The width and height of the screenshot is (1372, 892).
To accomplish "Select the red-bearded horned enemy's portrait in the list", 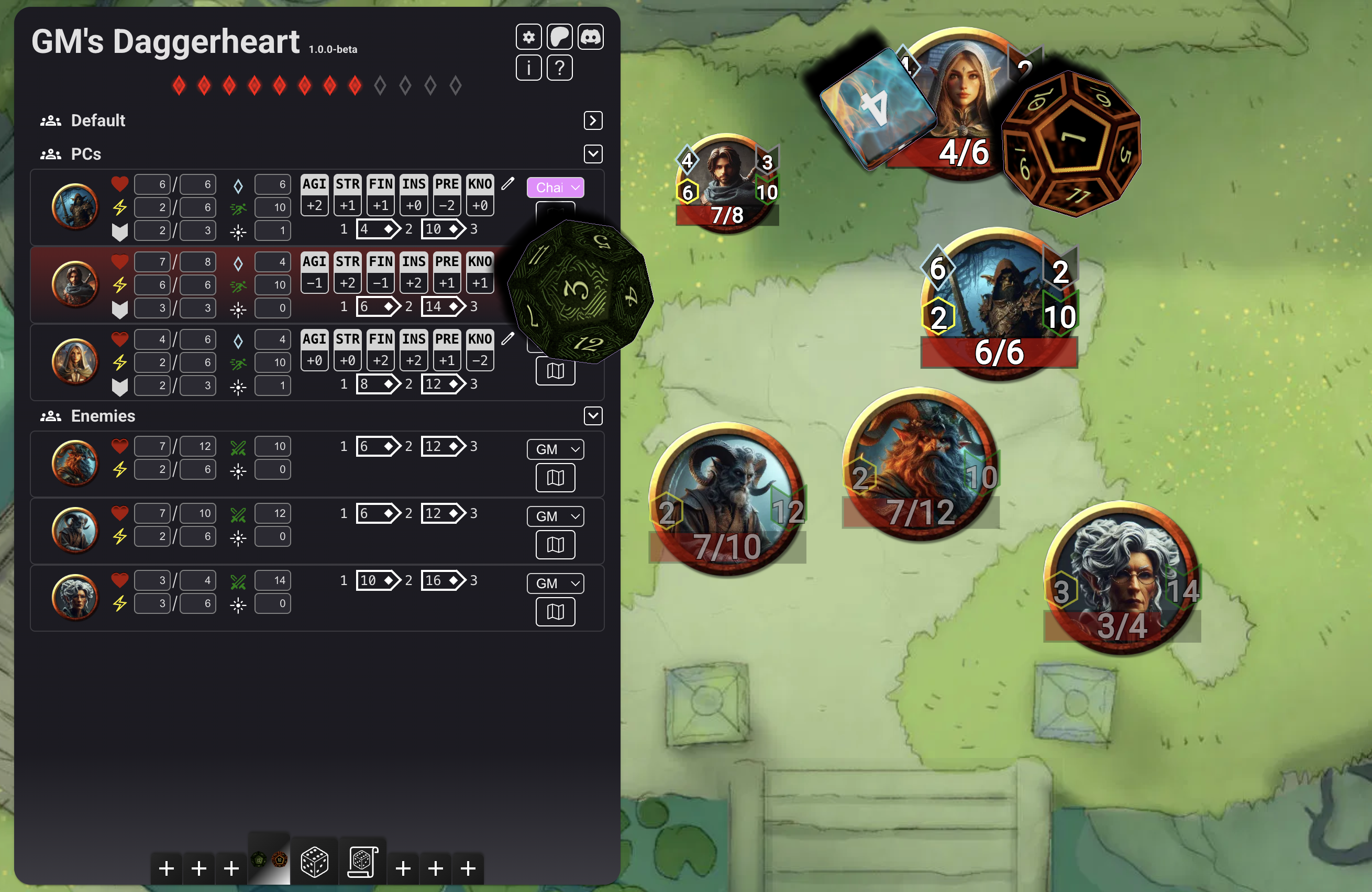I will tap(75, 462).
